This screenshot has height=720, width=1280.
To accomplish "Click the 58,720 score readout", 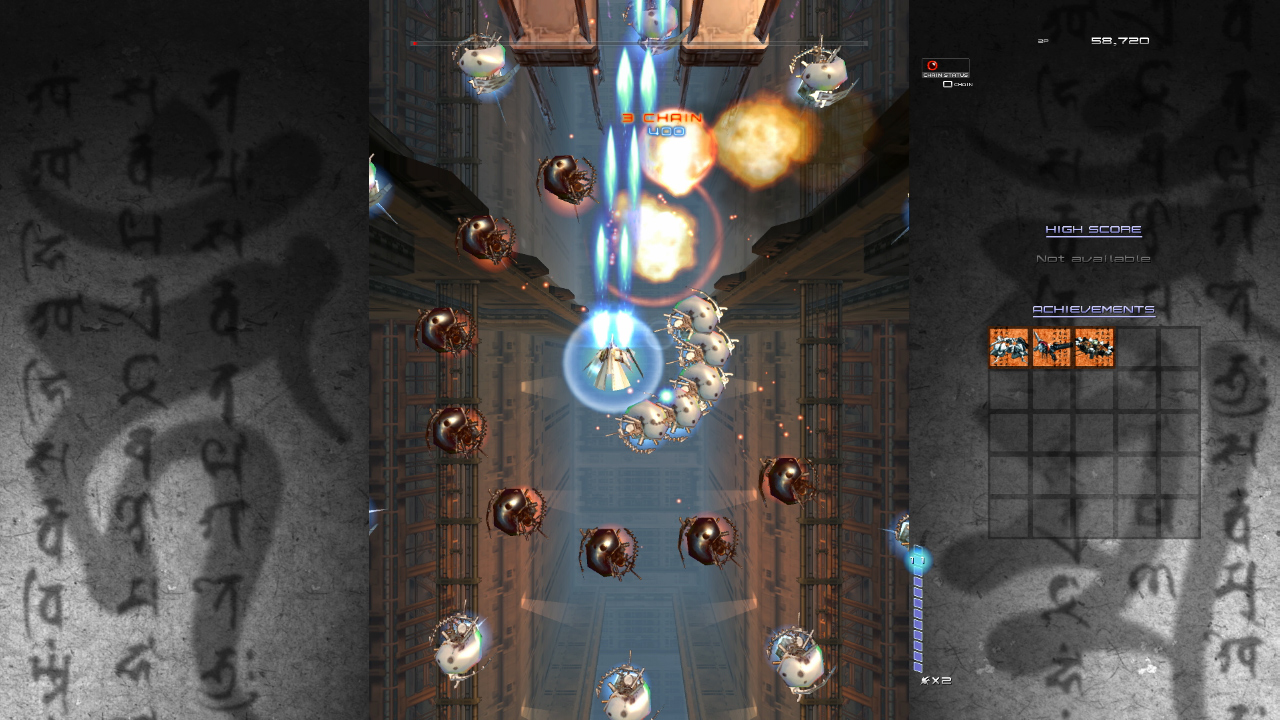I will point(1122,40).
